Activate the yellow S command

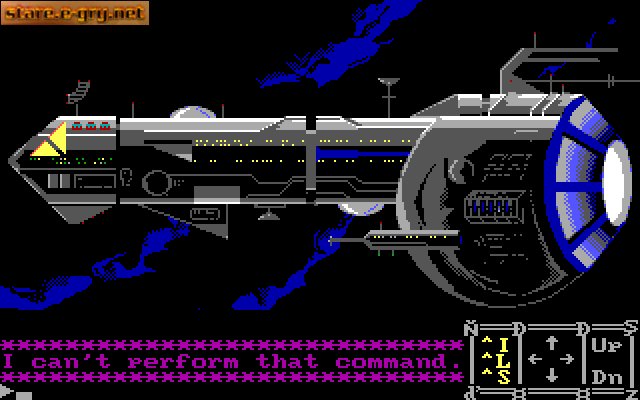pos(504,376)
